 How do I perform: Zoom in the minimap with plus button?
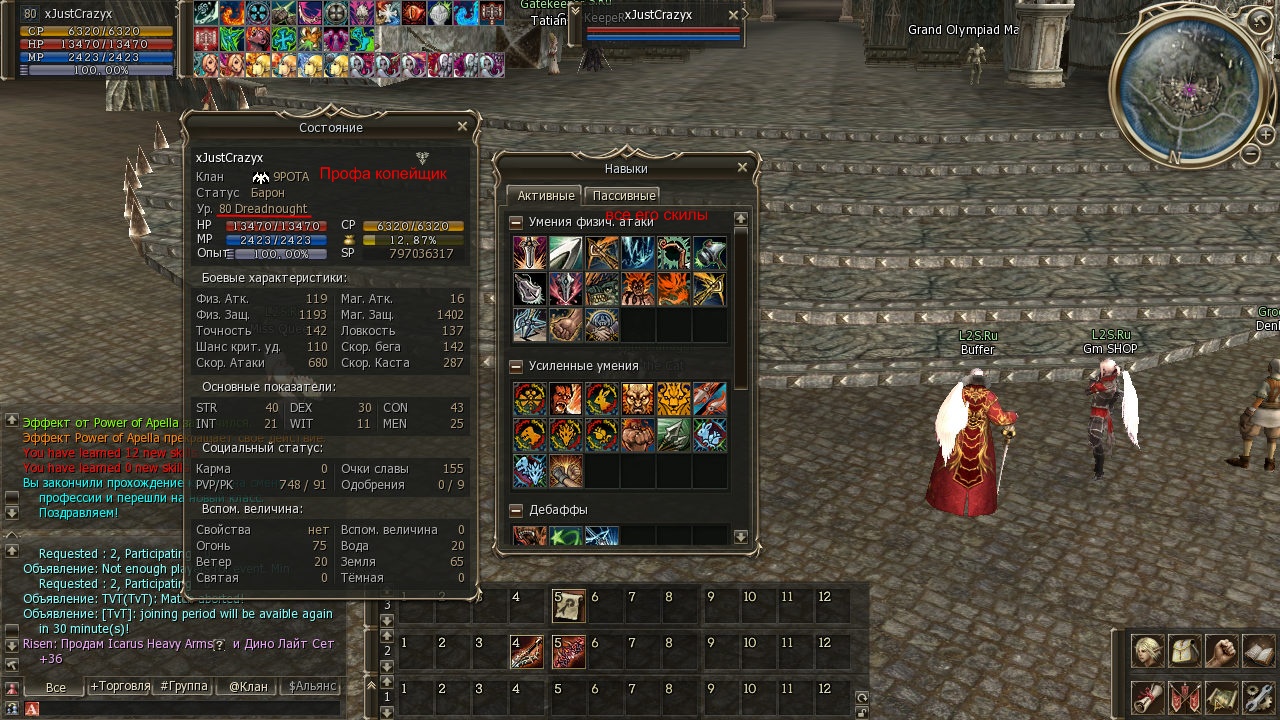click(x=1264, y=135)
